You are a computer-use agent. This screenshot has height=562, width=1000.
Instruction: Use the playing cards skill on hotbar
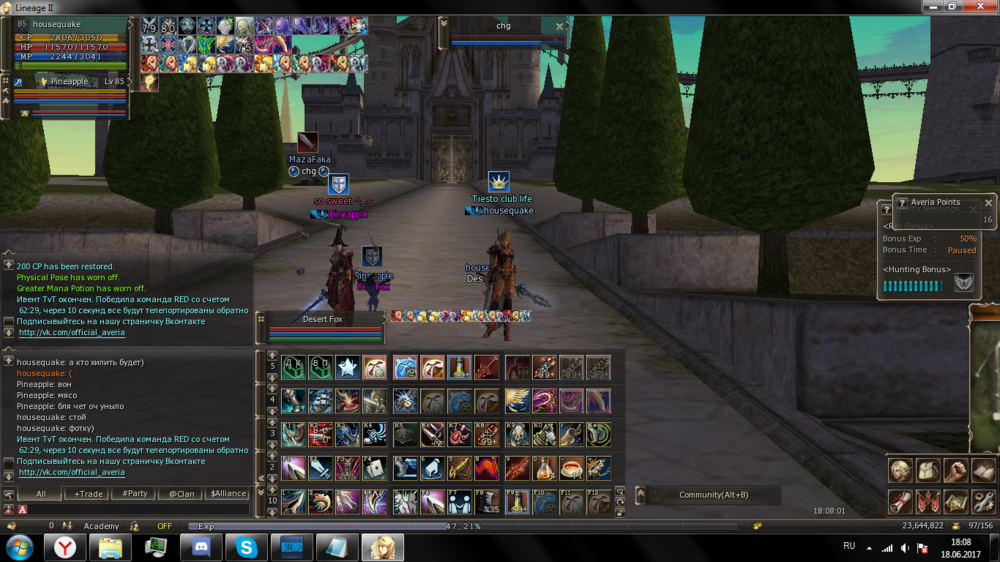[x=374, y=467]
